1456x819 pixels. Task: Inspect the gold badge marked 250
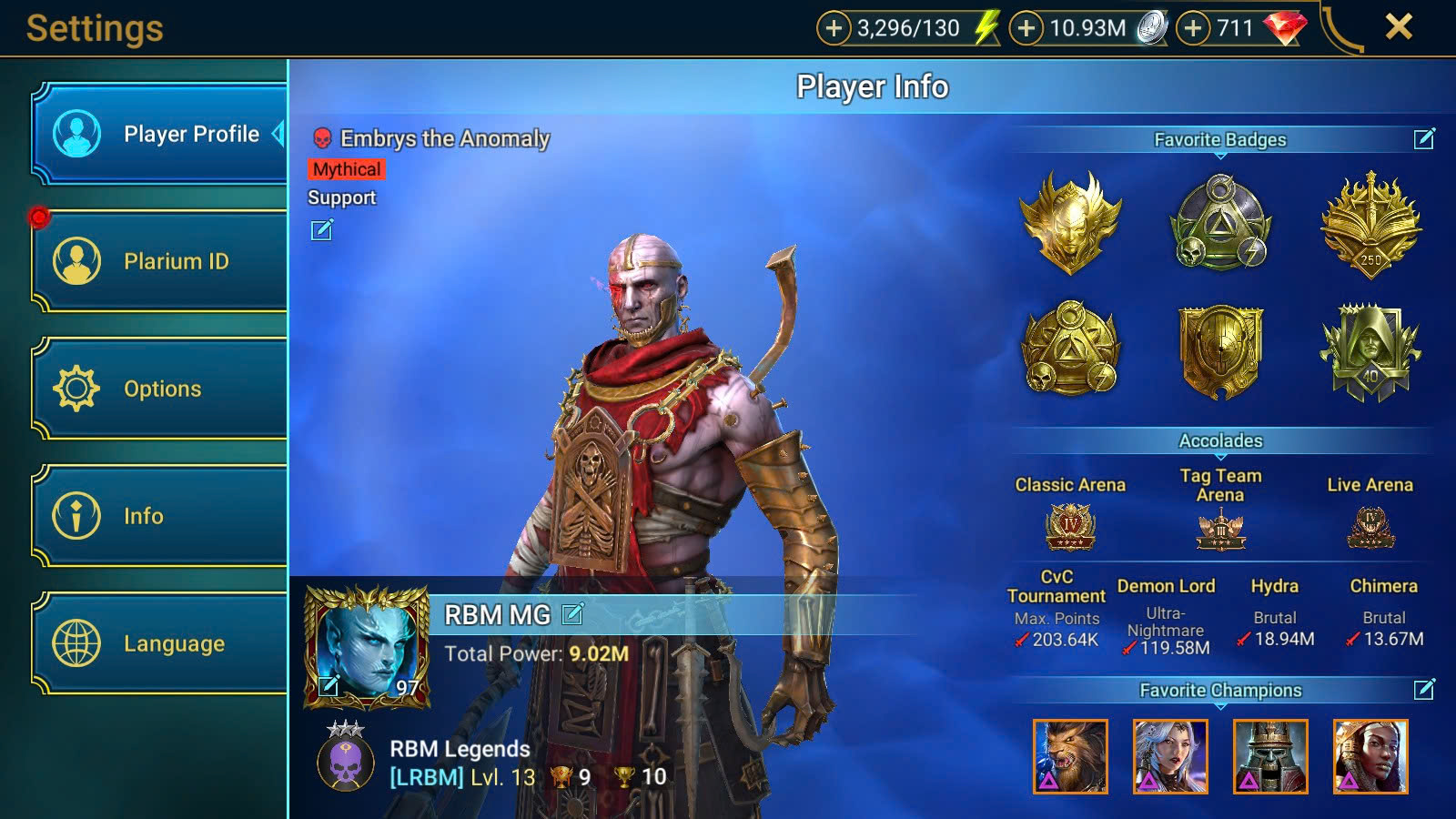1370,224
